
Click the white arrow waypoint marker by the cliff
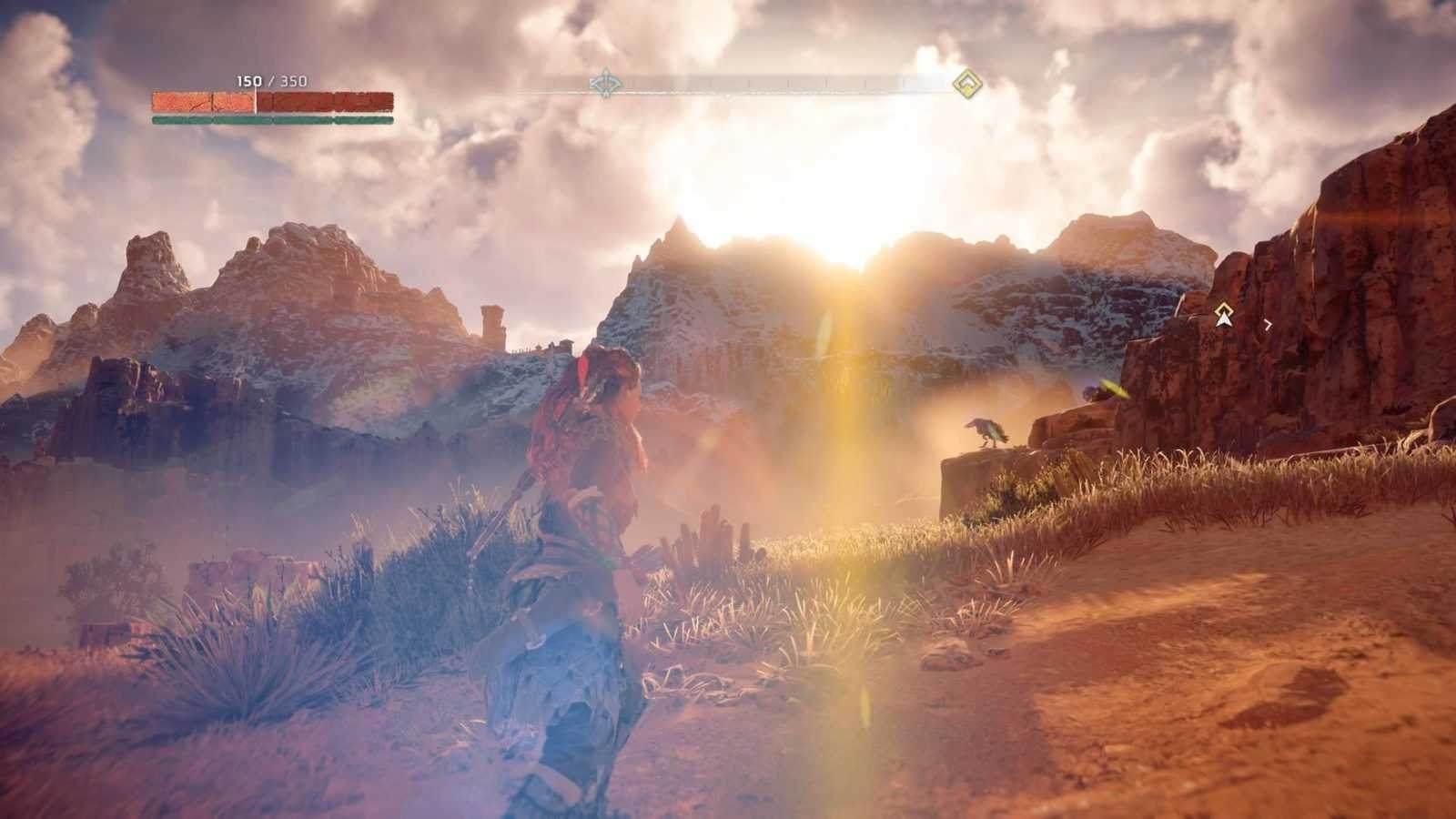[1224, 316]
